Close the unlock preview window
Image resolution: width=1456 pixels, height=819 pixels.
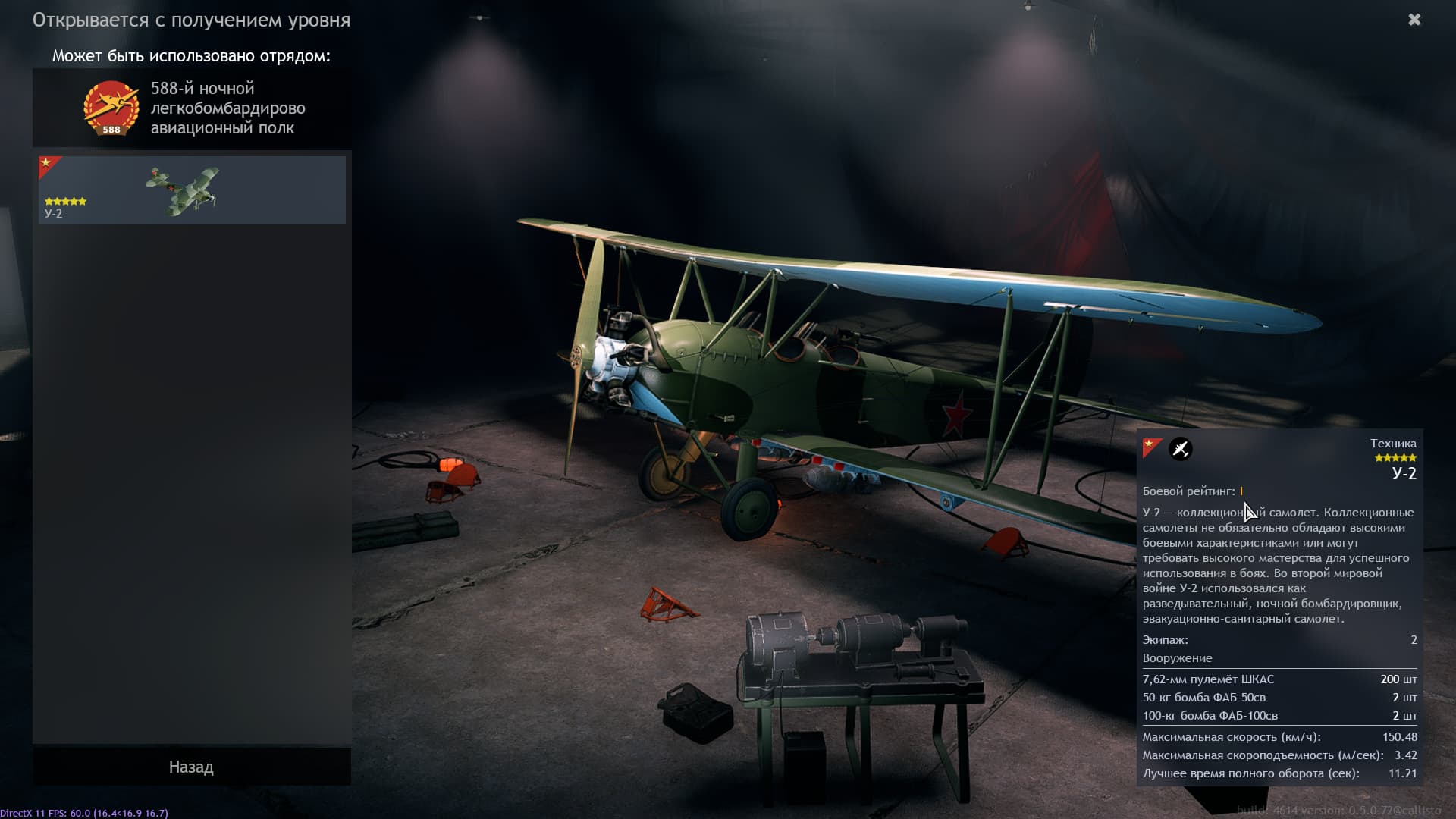click(x=1414, y=20)
